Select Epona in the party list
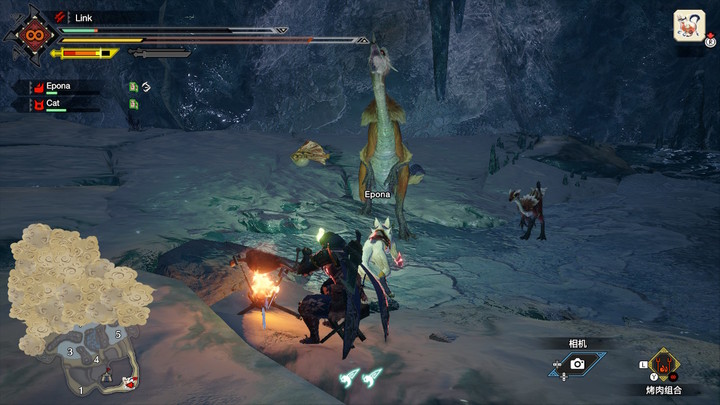720x405 pixels. coord(58,87)
